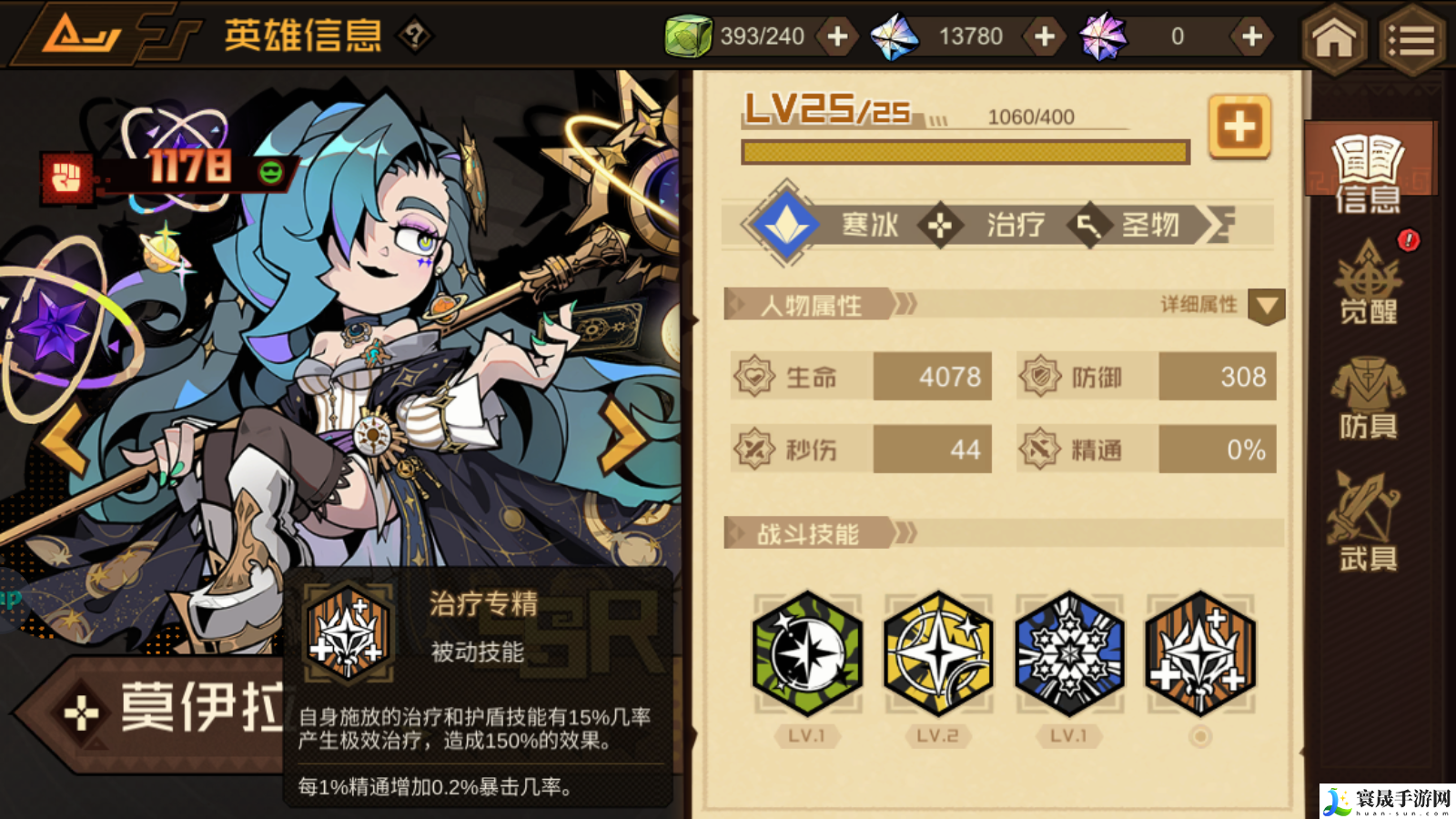Select the blue snowflake skill icon
Image resolution: width=1456 pixels, height=819 pixels.
point(1069,653)
